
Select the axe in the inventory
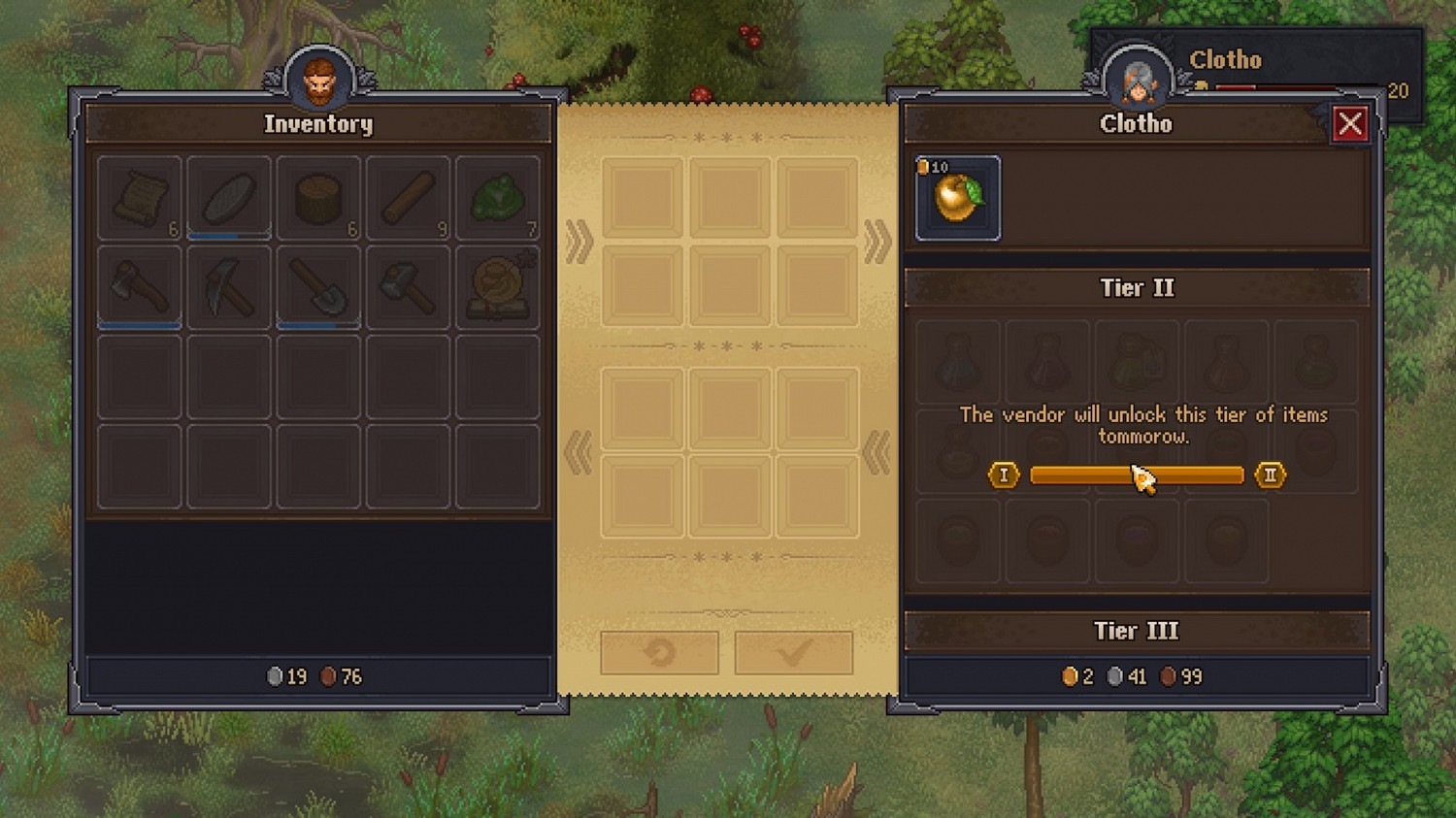[140, 287]
